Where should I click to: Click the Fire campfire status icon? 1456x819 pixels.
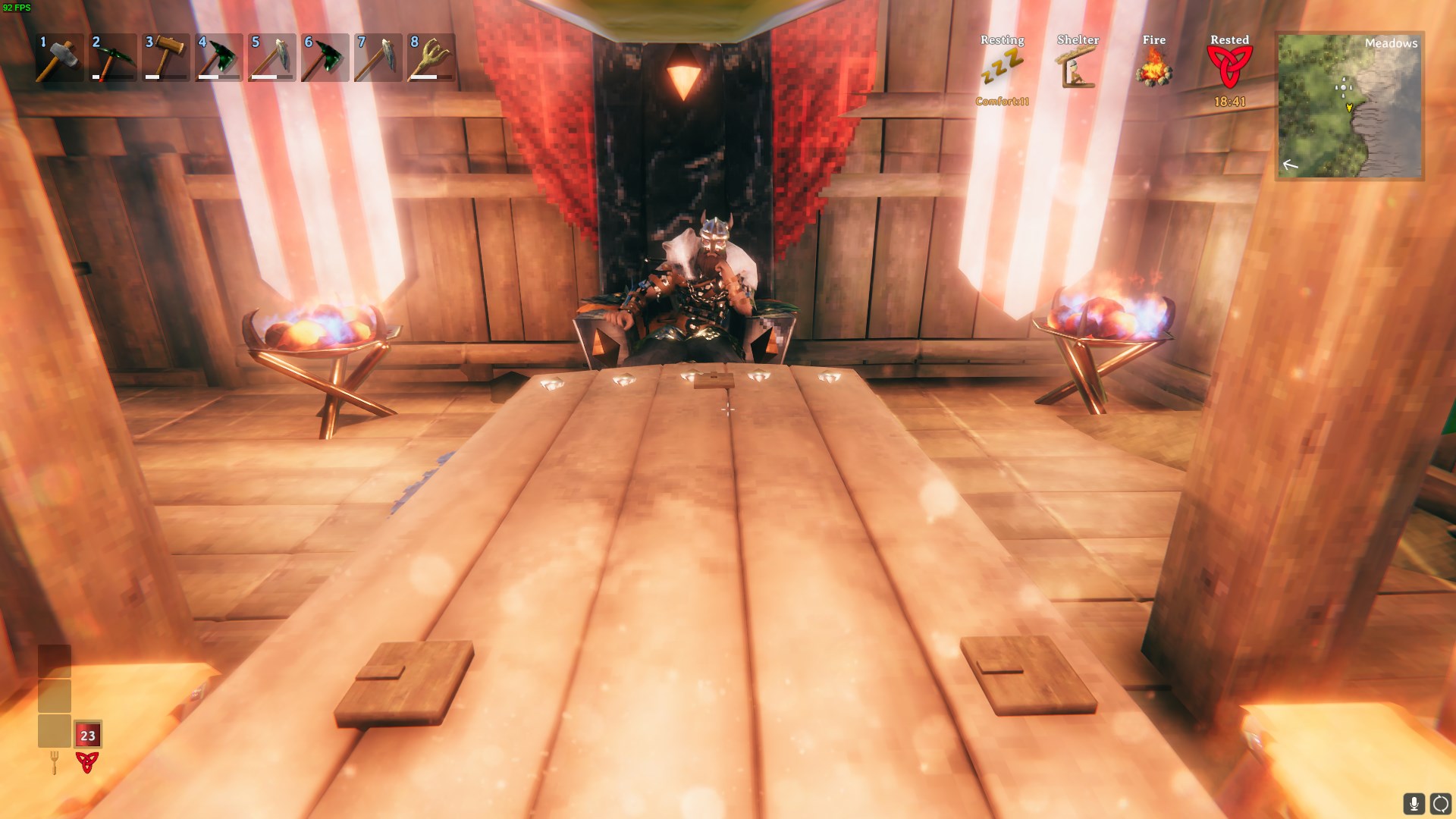pos(1154,68)
